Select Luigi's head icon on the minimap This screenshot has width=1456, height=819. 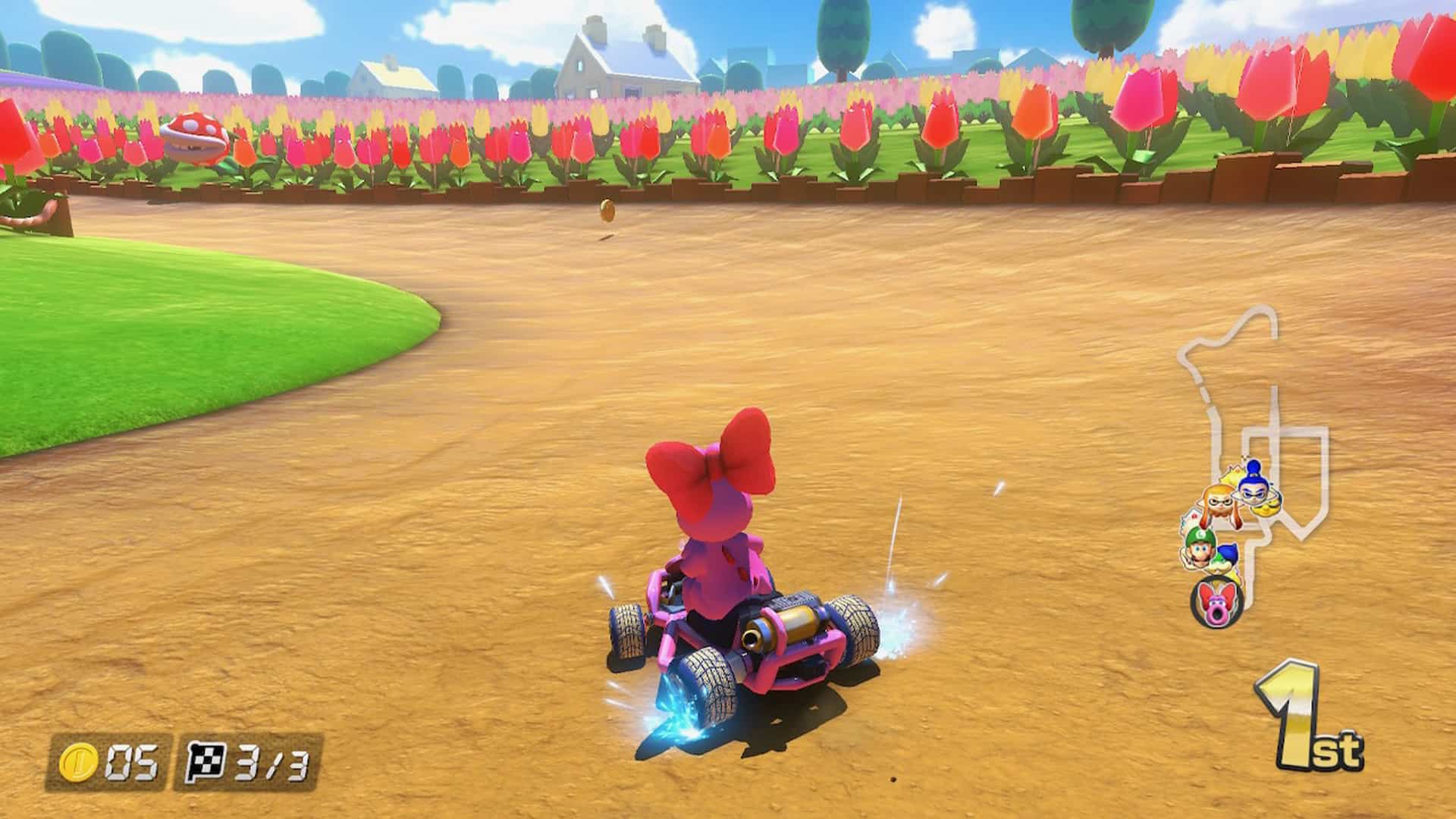[x=1199, y=551]
